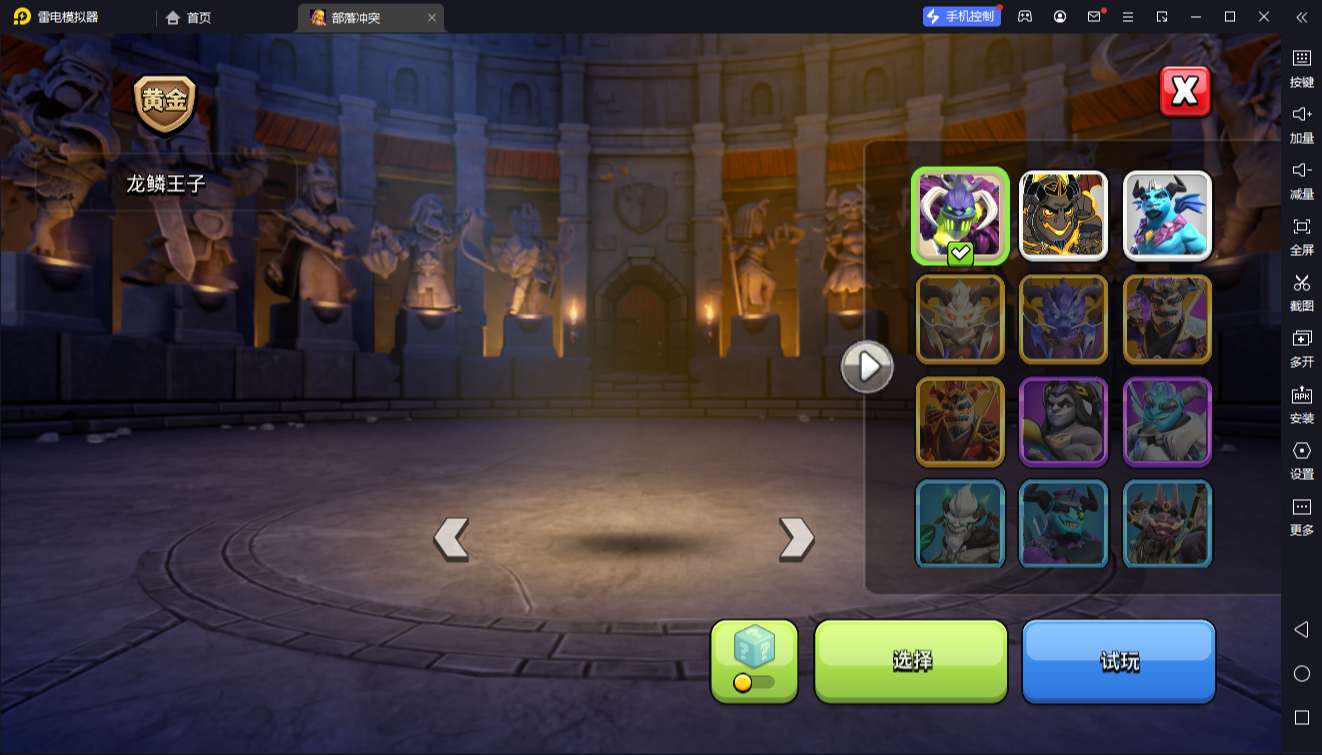Screen dimensions: 1322x755
Task: Show the next skin with right arrow
Action: pos(796,539)
